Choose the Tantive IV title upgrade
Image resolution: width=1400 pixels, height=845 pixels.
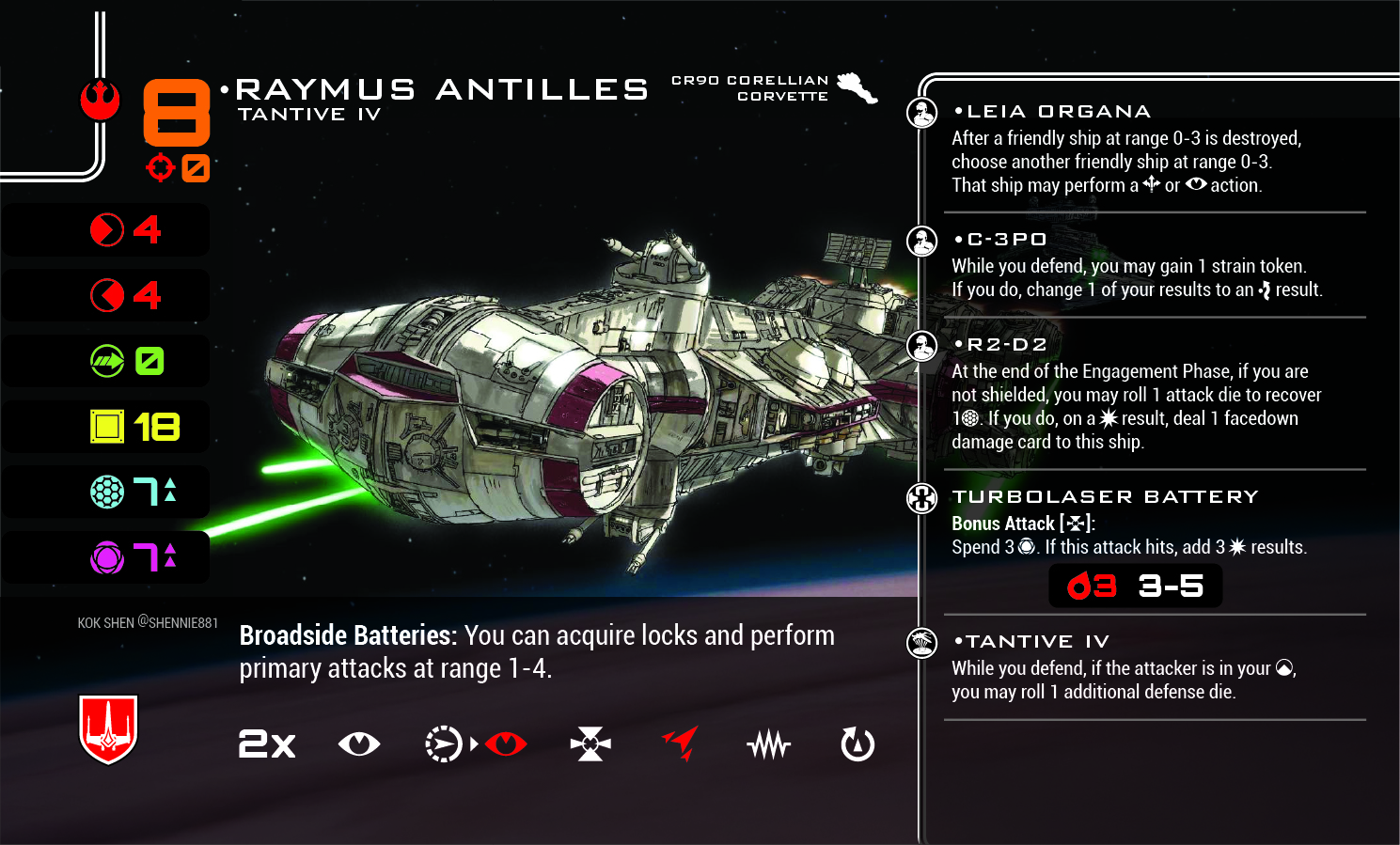(1032, 642)
